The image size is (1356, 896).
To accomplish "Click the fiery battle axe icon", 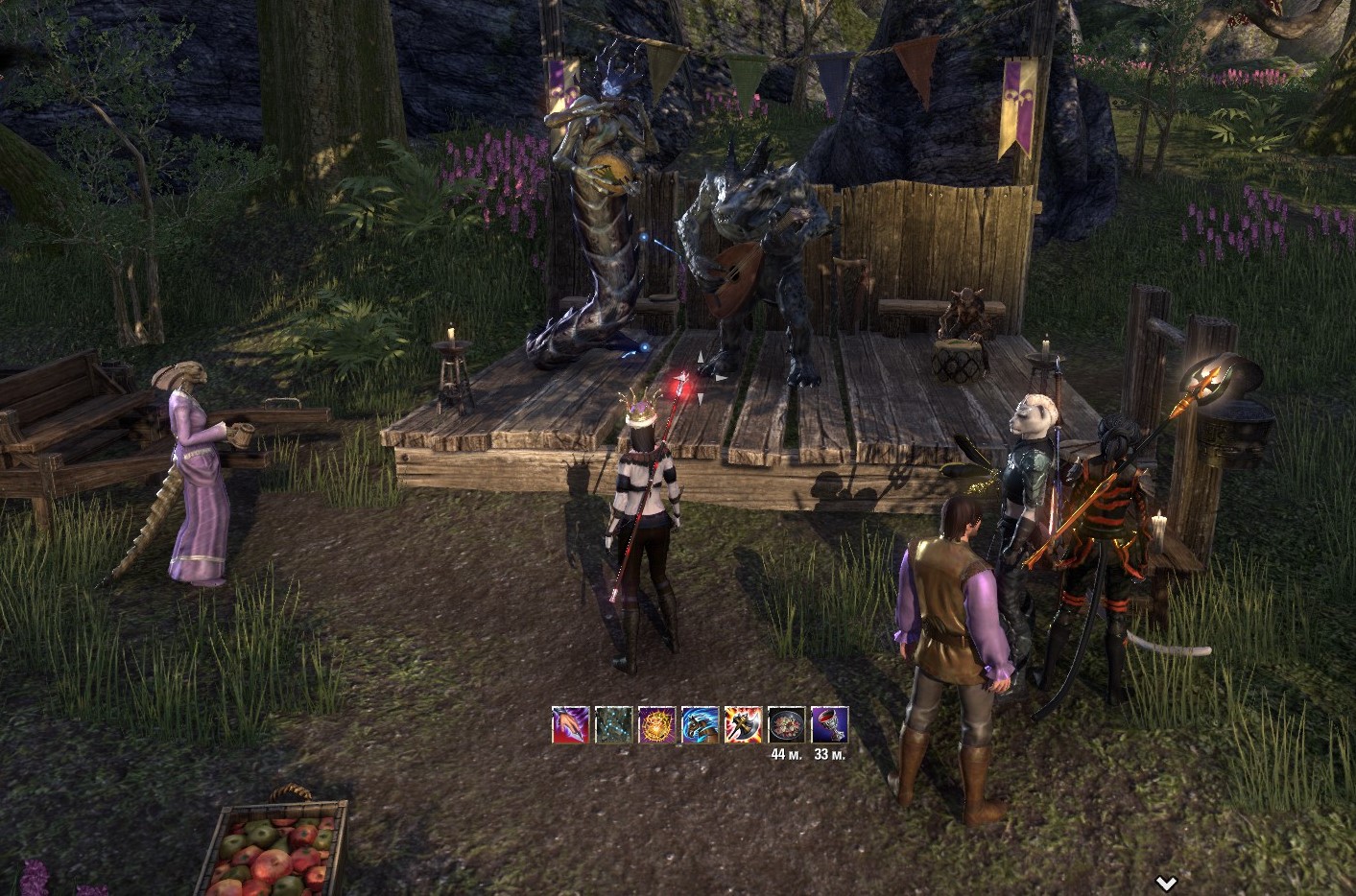I will click(x=743, y=724).
